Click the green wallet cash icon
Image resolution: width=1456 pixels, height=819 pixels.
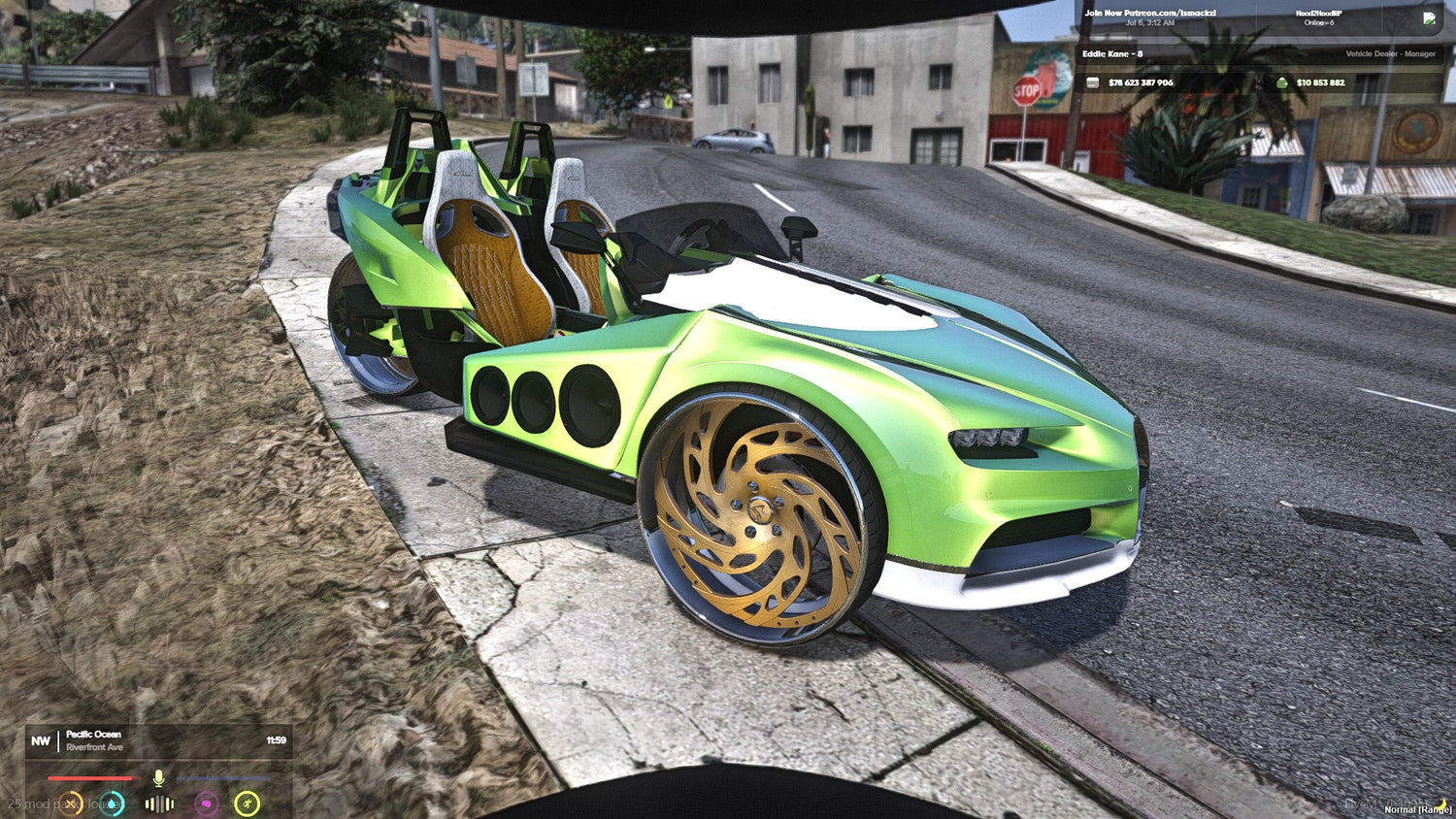pyautogui.click(x=1281, y=83)
